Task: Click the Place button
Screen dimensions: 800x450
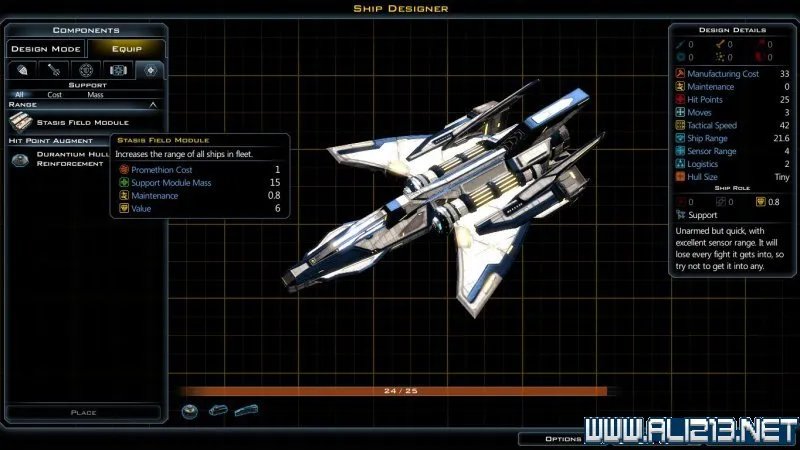Action: tap(83, 412)
